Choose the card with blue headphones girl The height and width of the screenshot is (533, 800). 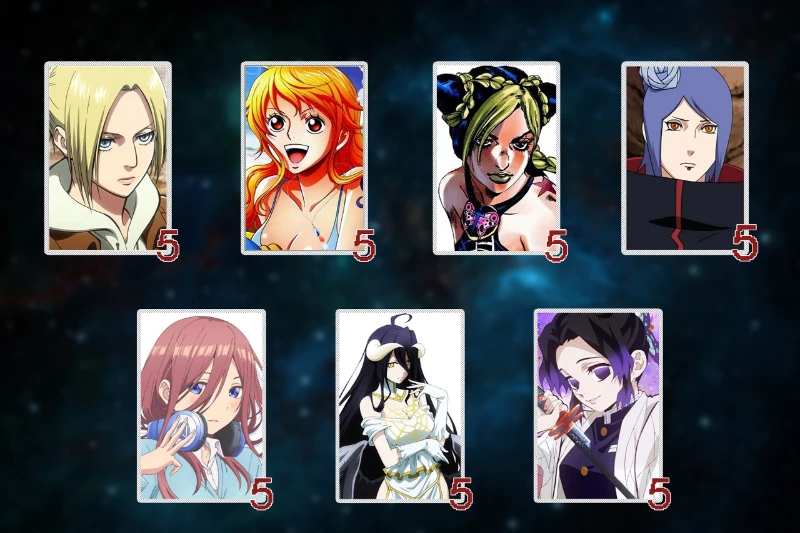click(x=201, y=405)
